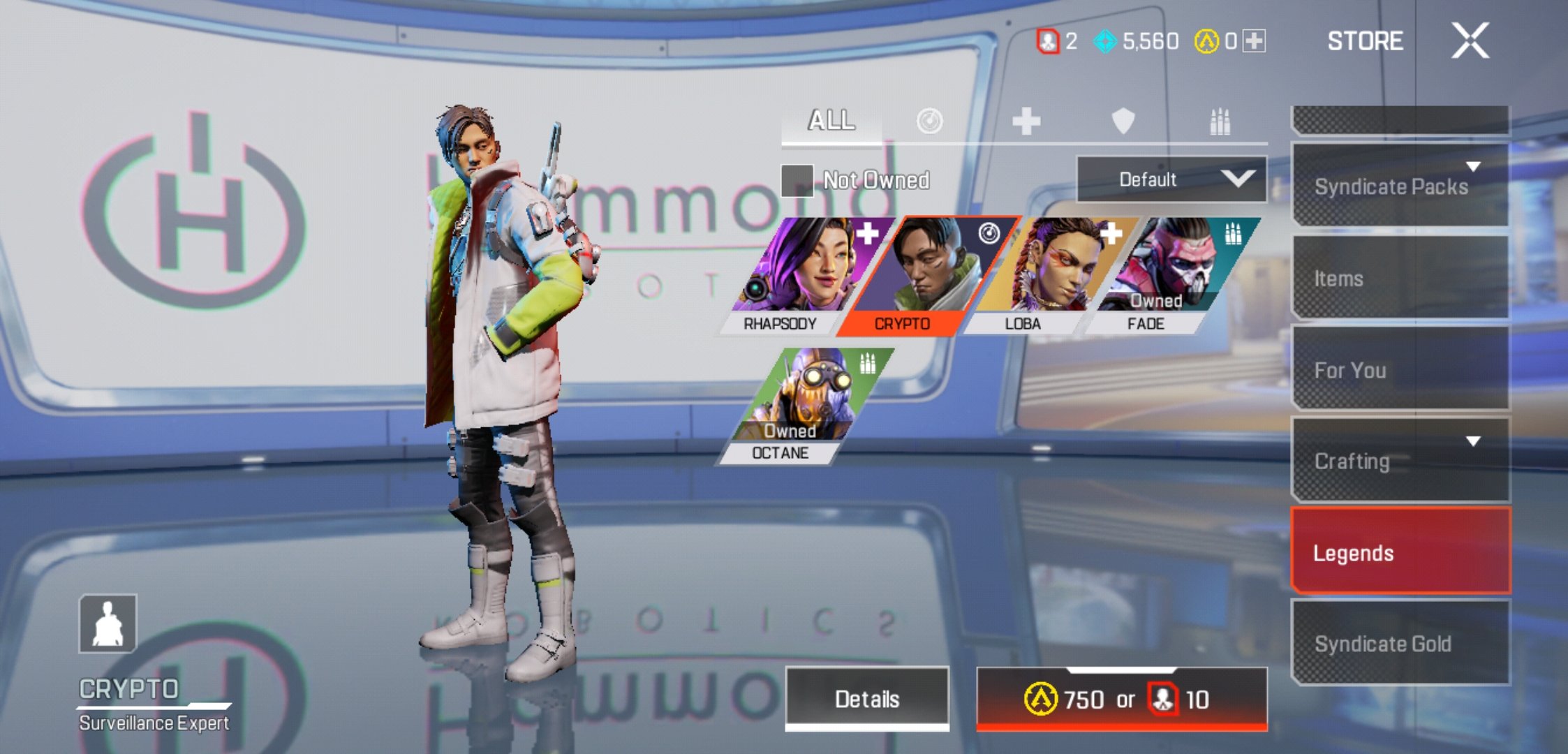Collapse the Crafting section

1474,441
